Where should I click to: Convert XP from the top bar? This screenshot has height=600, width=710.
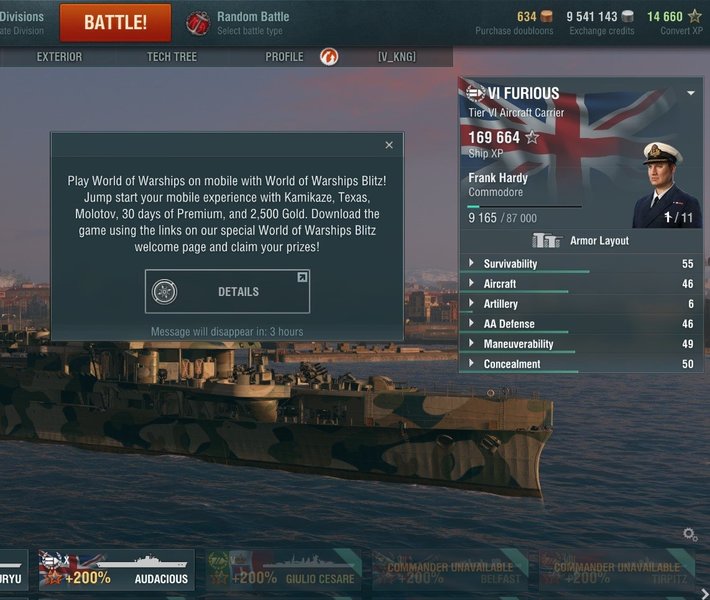674,22
